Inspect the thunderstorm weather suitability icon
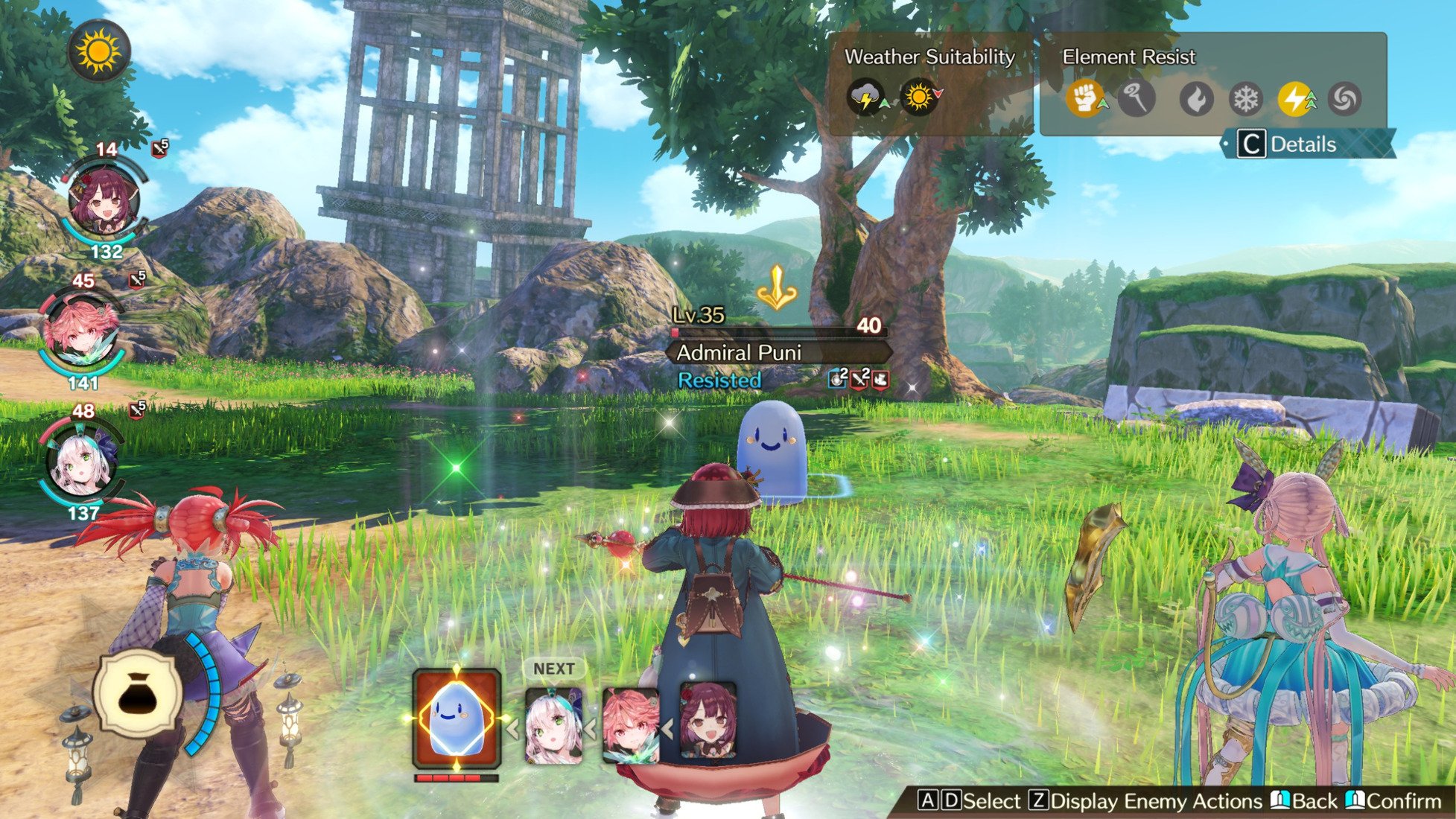 click(x=865, y=98)
